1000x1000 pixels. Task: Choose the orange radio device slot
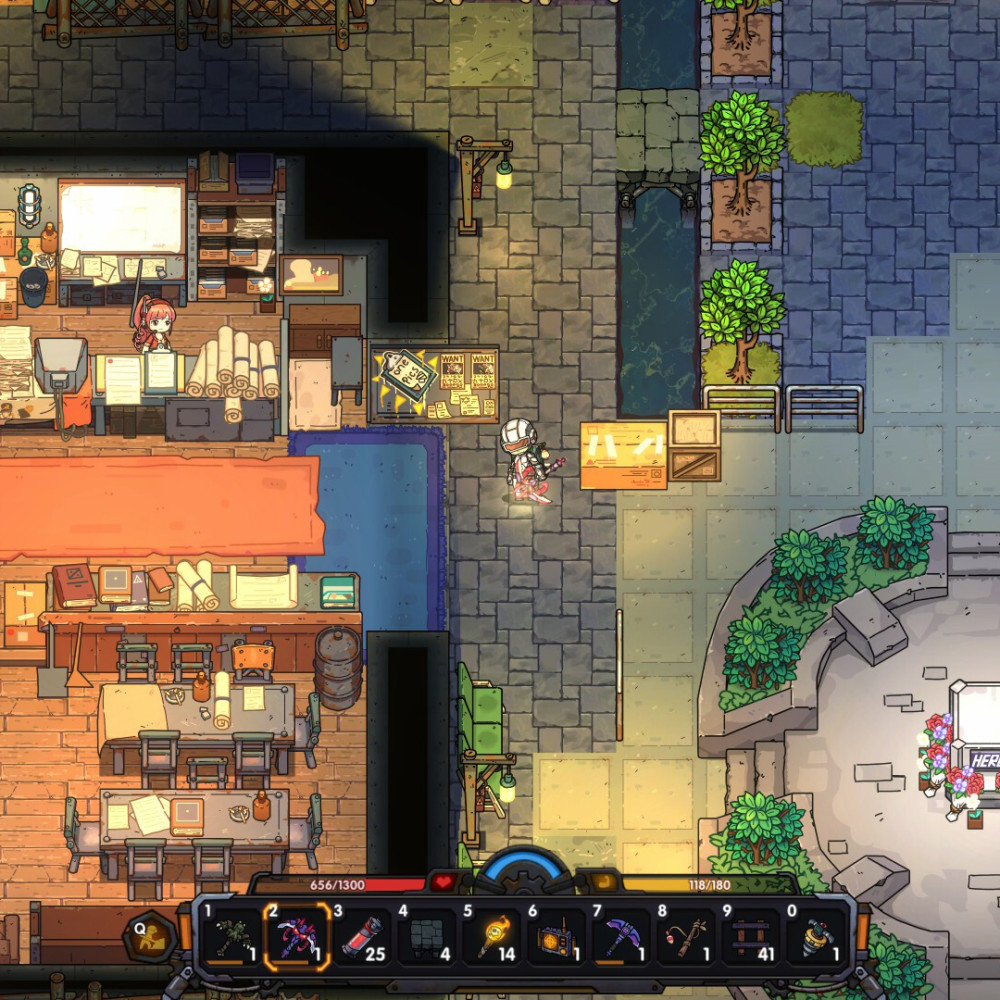pos(556,939)
